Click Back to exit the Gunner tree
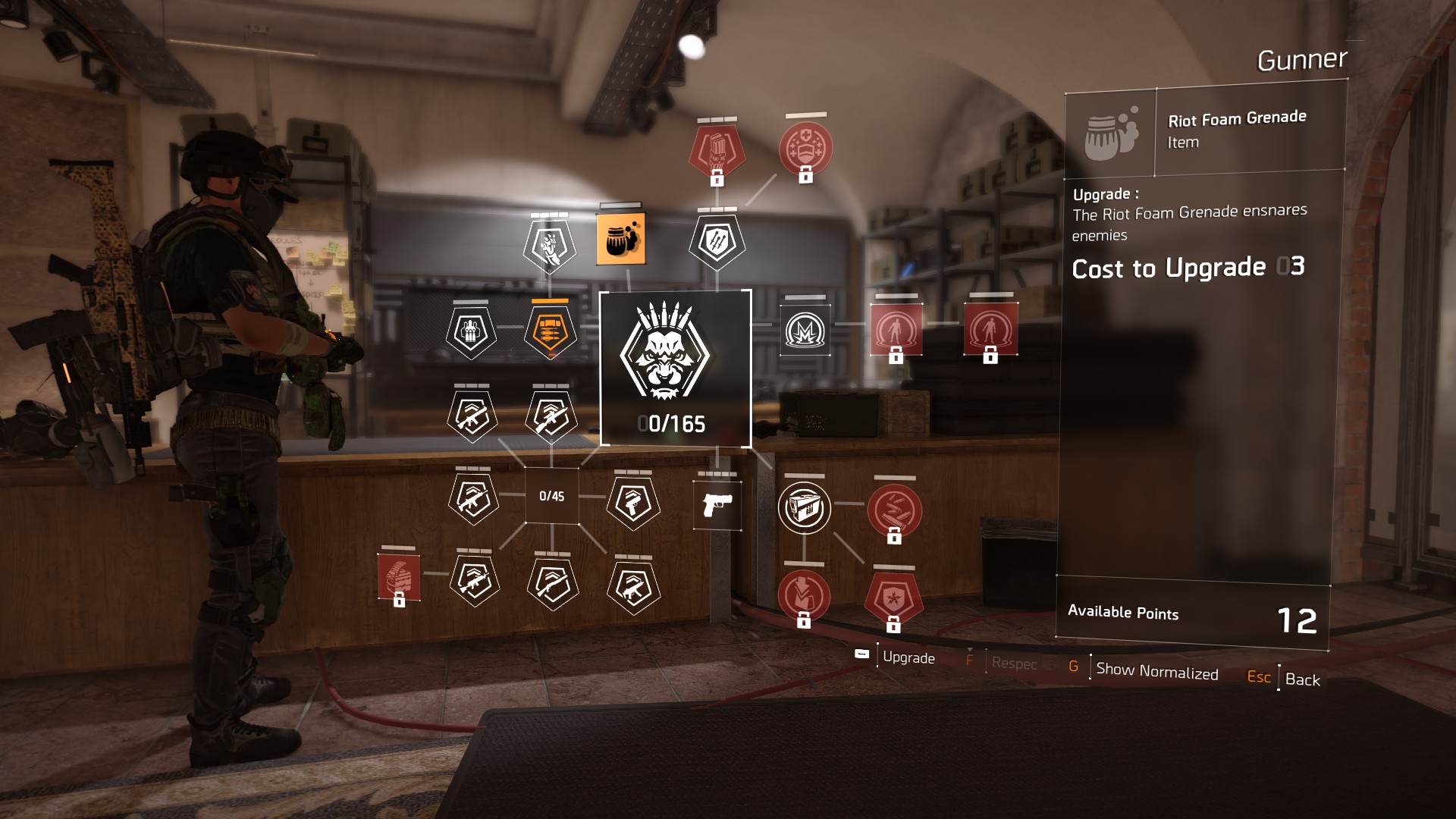The width and height of the screenshot is (1456, 819). click(x=1303, y=680)
